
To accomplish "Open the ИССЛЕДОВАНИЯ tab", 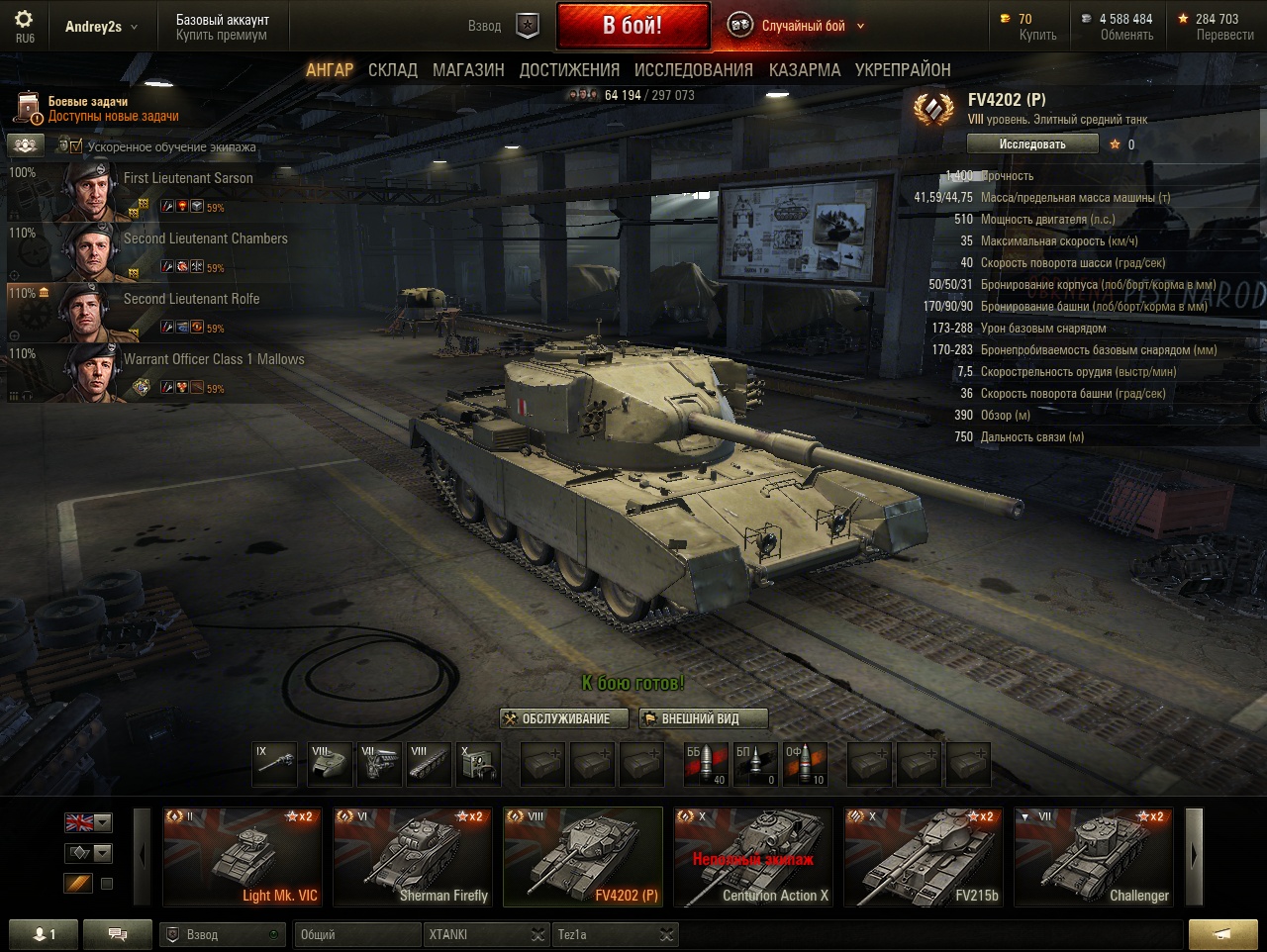I will point(693,70).
